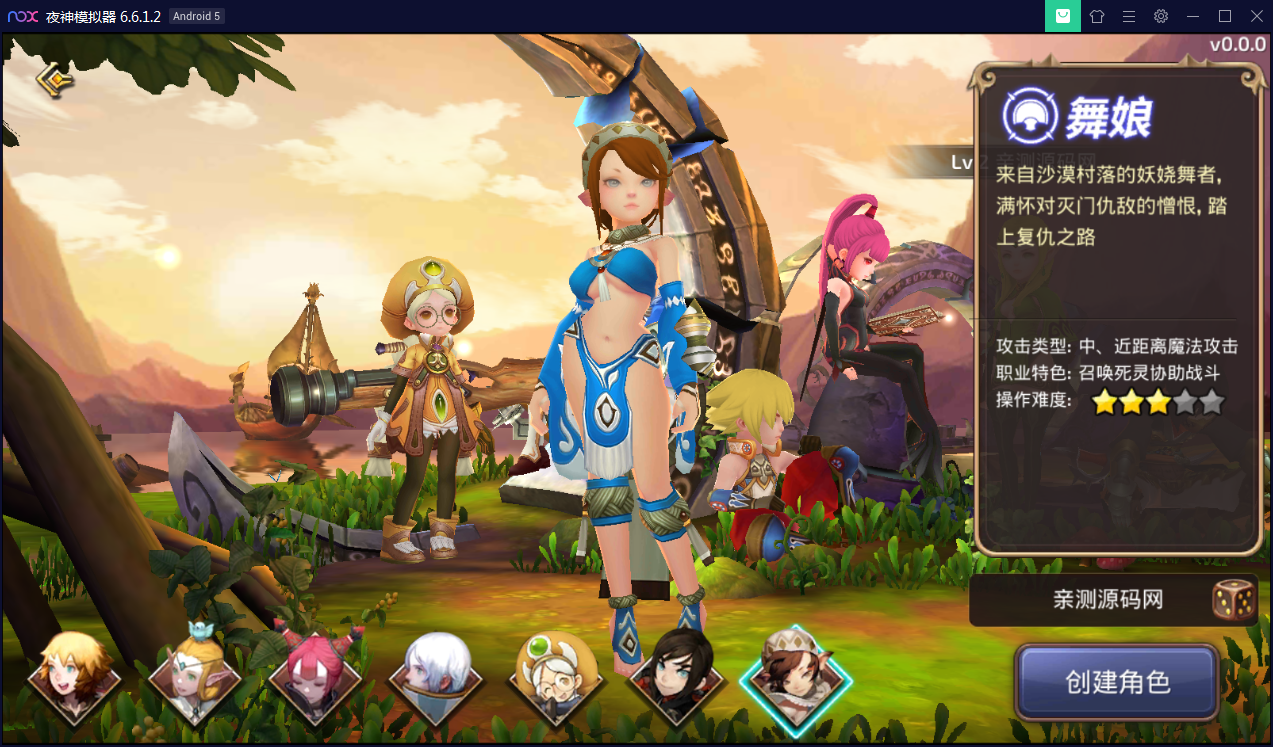Choose the blonde elf with blue bird portrait
This screenshot has width=1273, height=747.
(194, 678)
